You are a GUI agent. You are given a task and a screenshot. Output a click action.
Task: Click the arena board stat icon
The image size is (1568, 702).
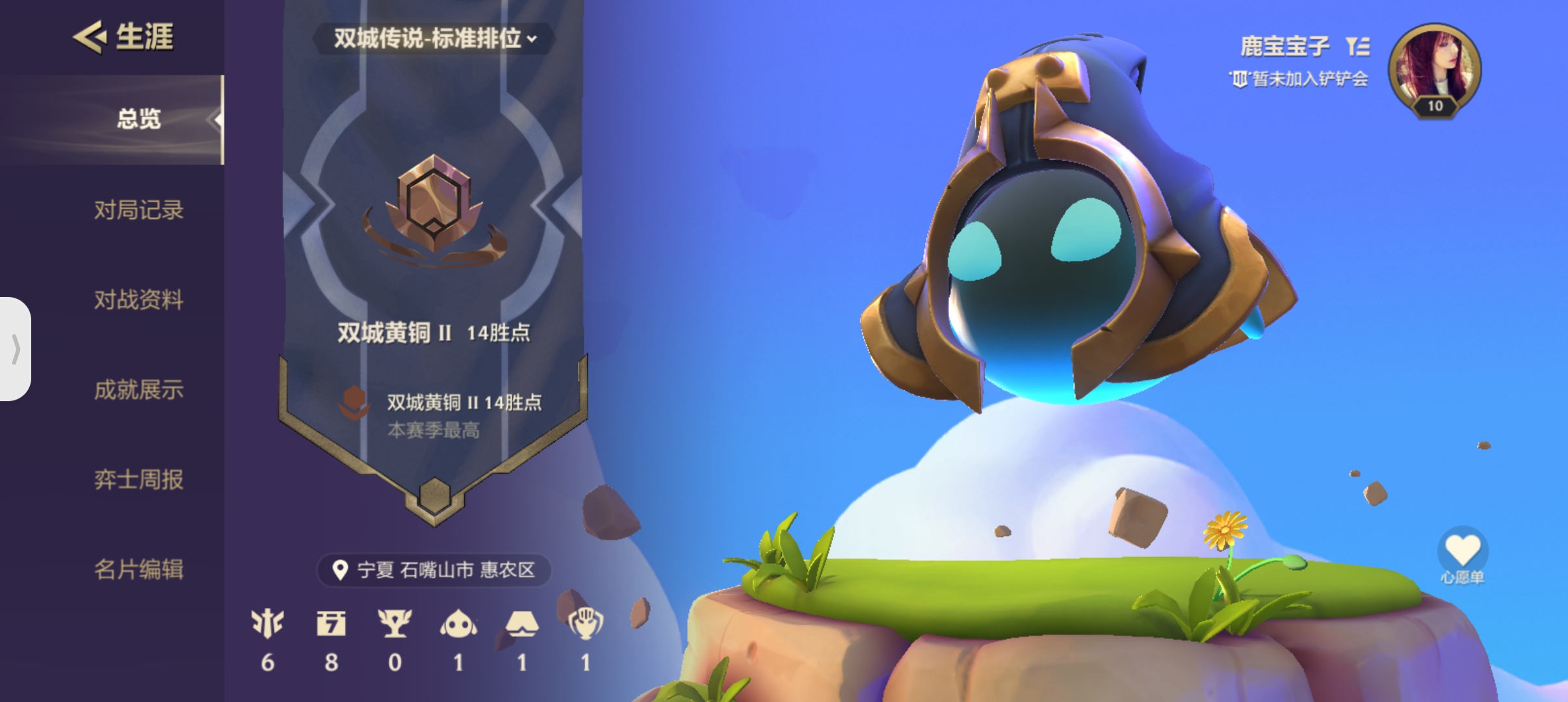click(x=521, y=625)
